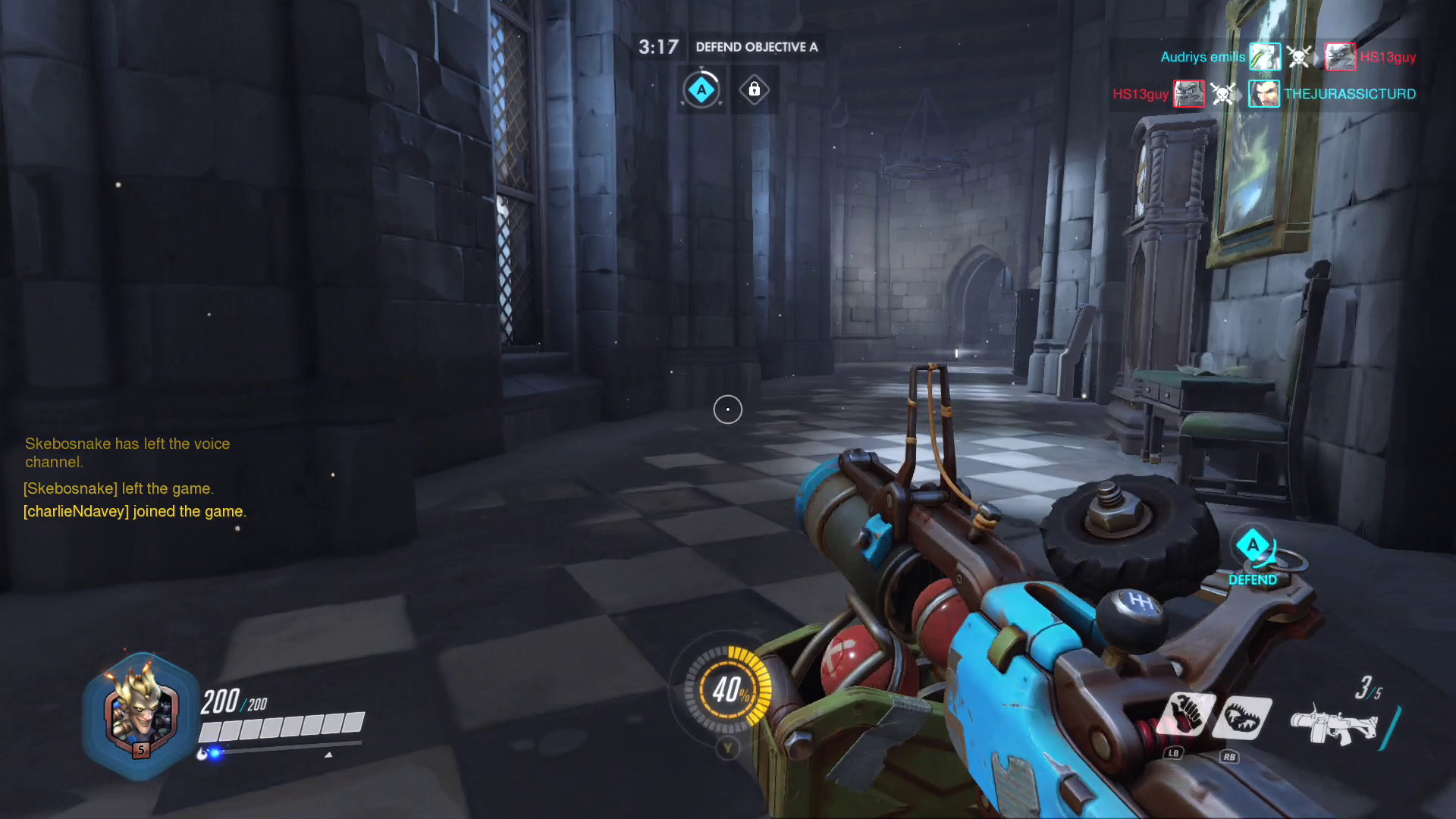1456x819 pixels.
Task: Click the charlieNdavey joined the game message
Action: pos(135,512)
